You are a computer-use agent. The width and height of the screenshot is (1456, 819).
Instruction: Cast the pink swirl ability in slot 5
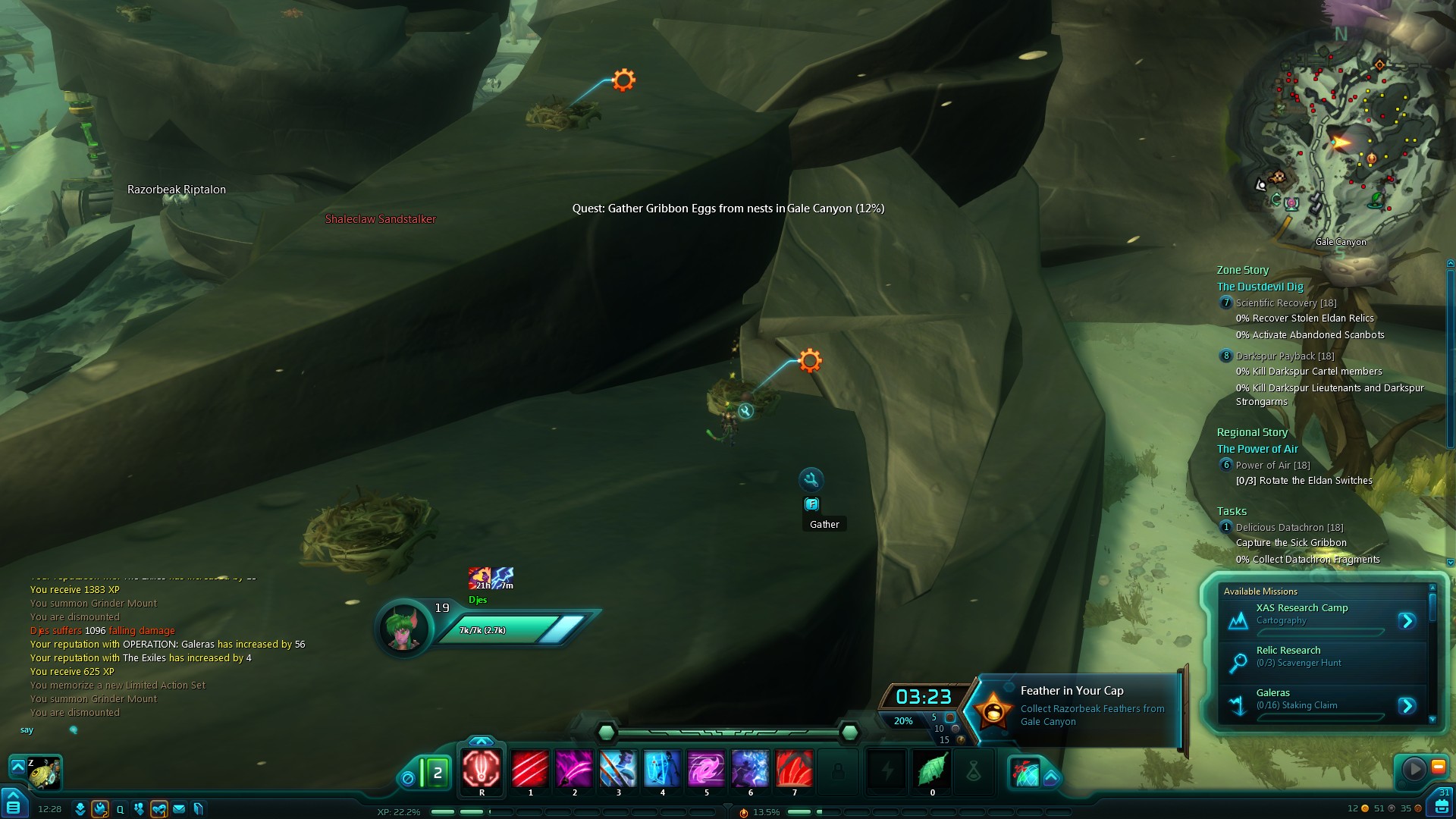point(706,769)
